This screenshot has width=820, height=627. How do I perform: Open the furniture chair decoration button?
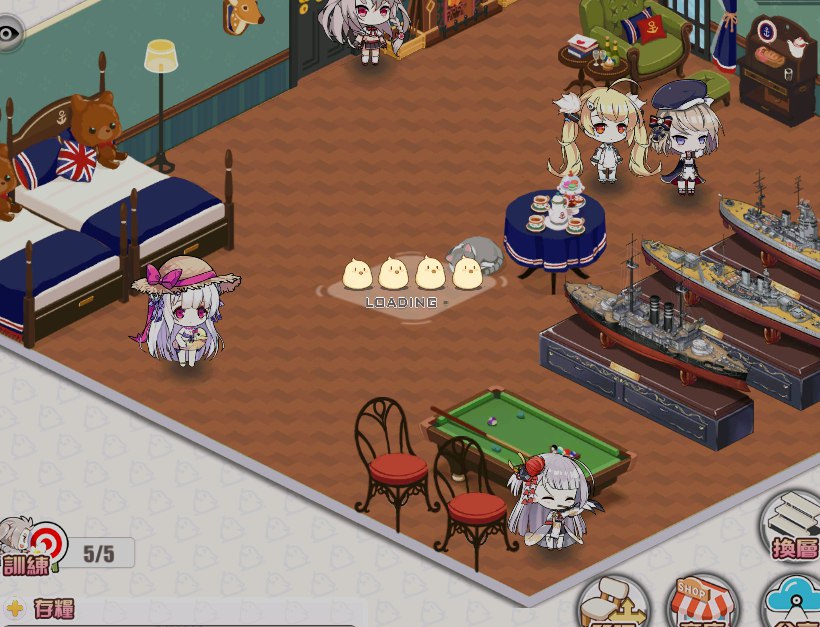pyautogui.click(x=613, y=604)
